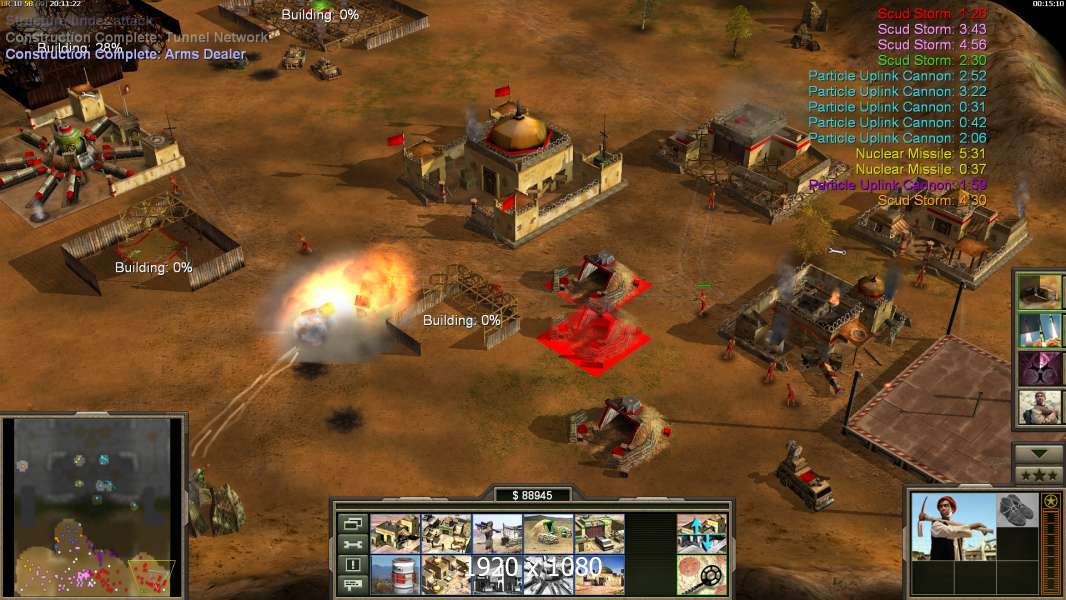This screenshot has height=600, width=1066.
Task: Open the chat message button
Action: pyautogui.click(x=352, y=584)
